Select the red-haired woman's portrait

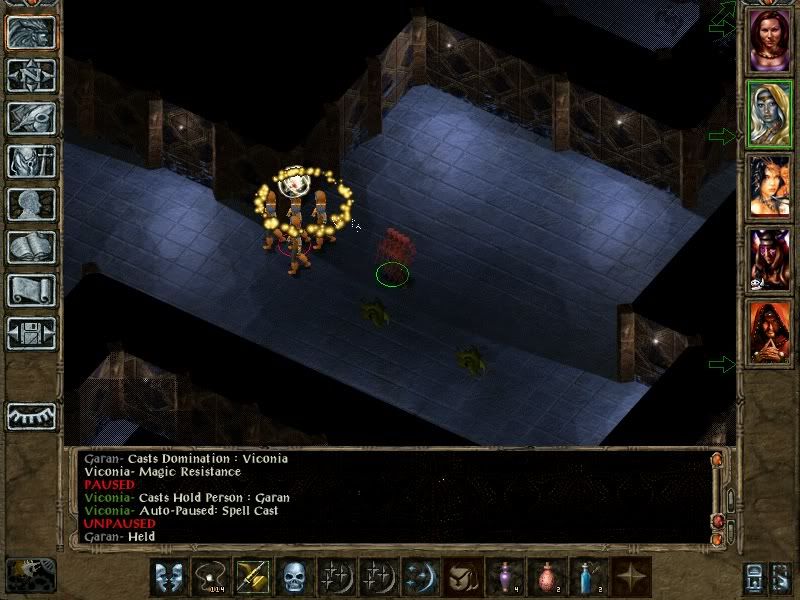(x=769, y=40)
